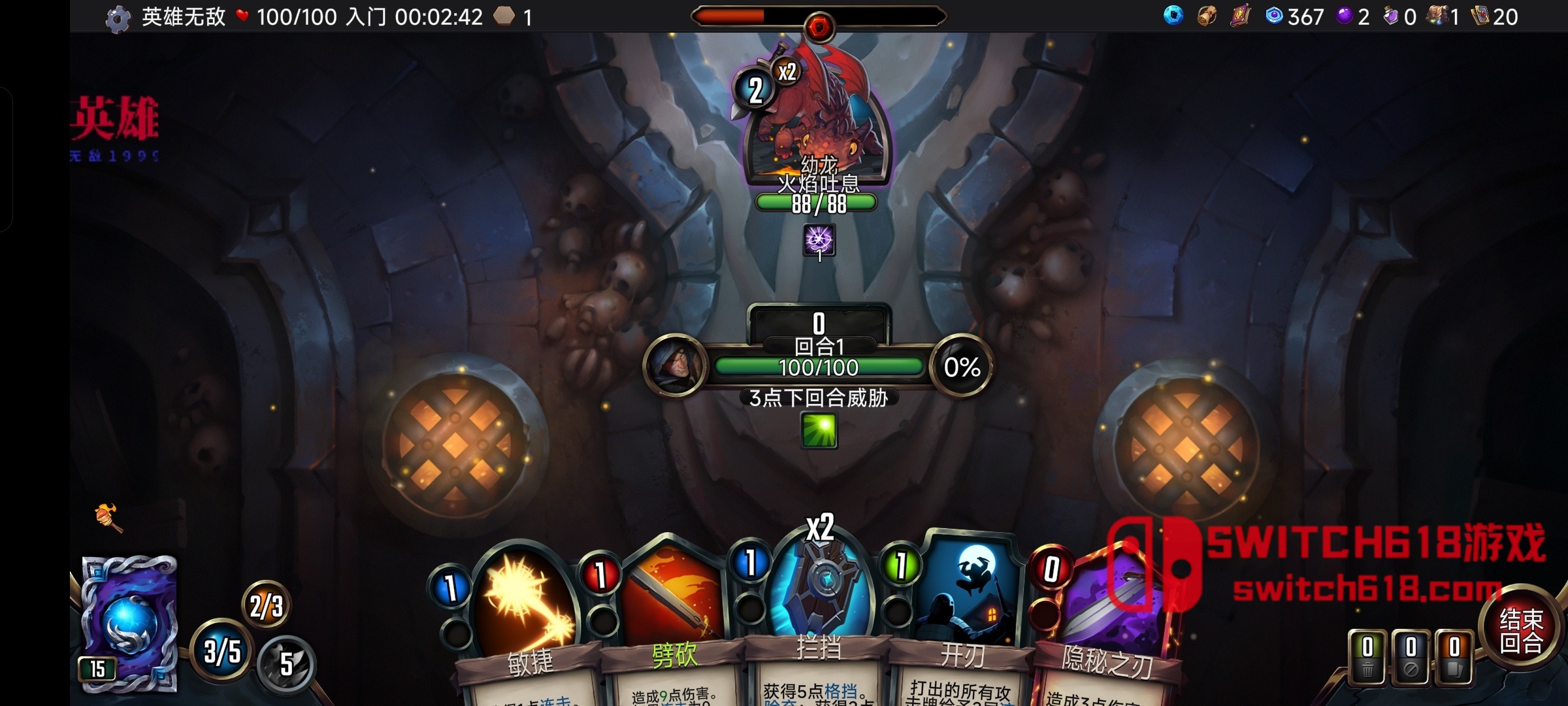
Task: Click the hooded hero portrait
Action: (675, 365)
